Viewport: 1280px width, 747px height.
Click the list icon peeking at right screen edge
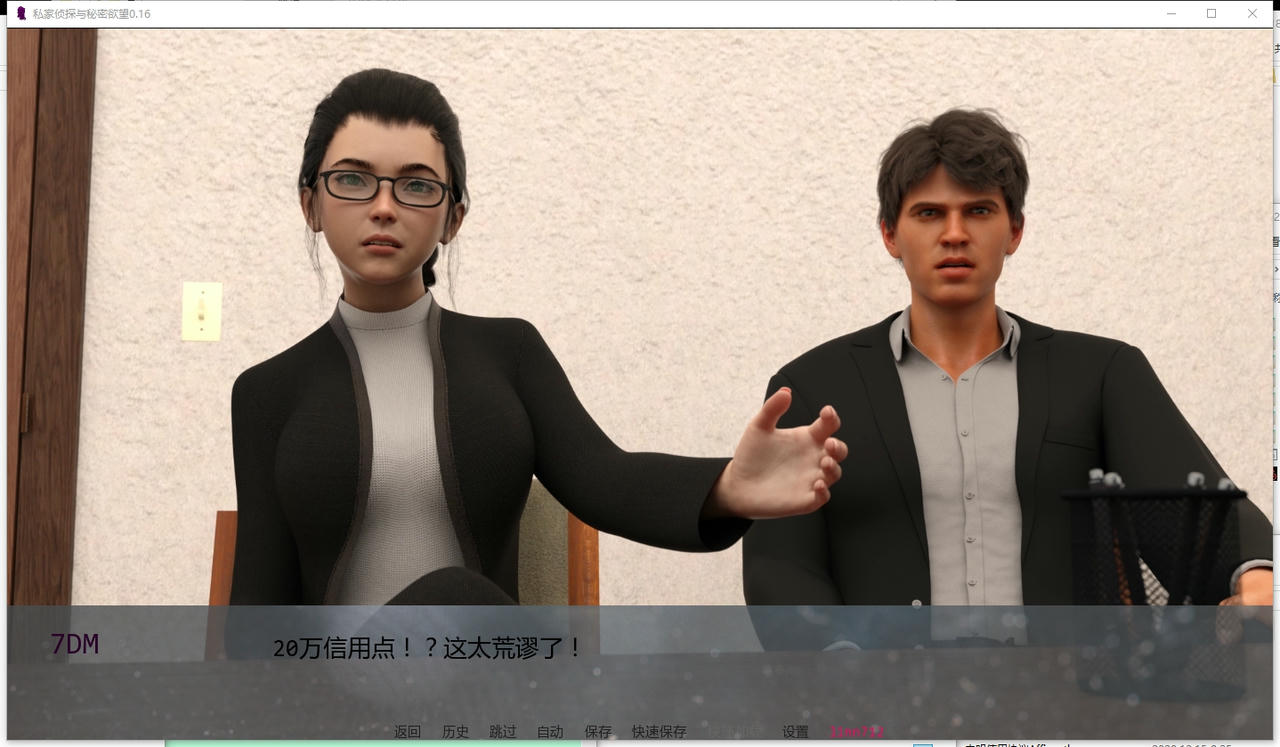point(1274,243)
